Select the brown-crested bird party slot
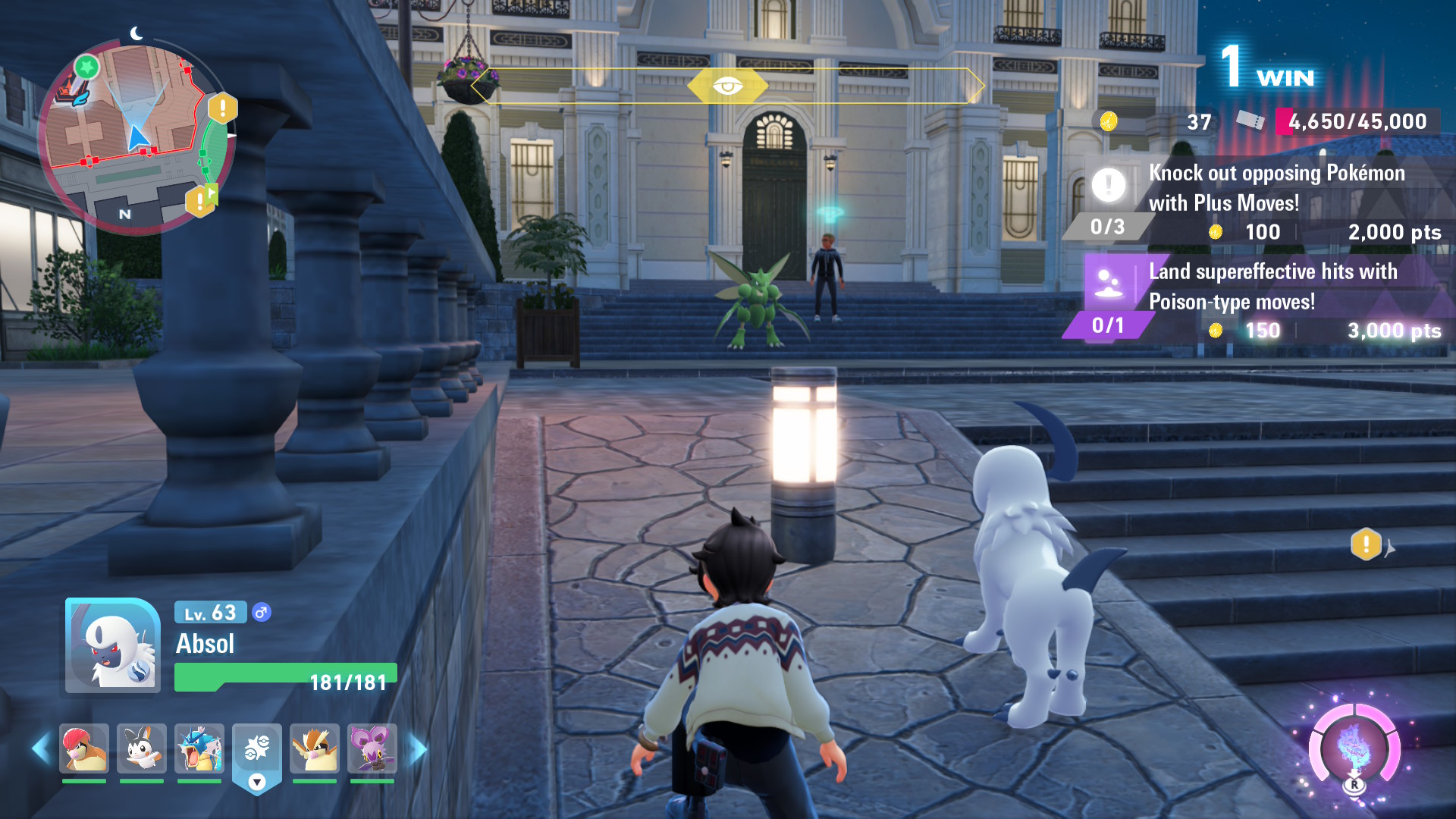This screenshot has height=819, width=1456. [315, 748]
